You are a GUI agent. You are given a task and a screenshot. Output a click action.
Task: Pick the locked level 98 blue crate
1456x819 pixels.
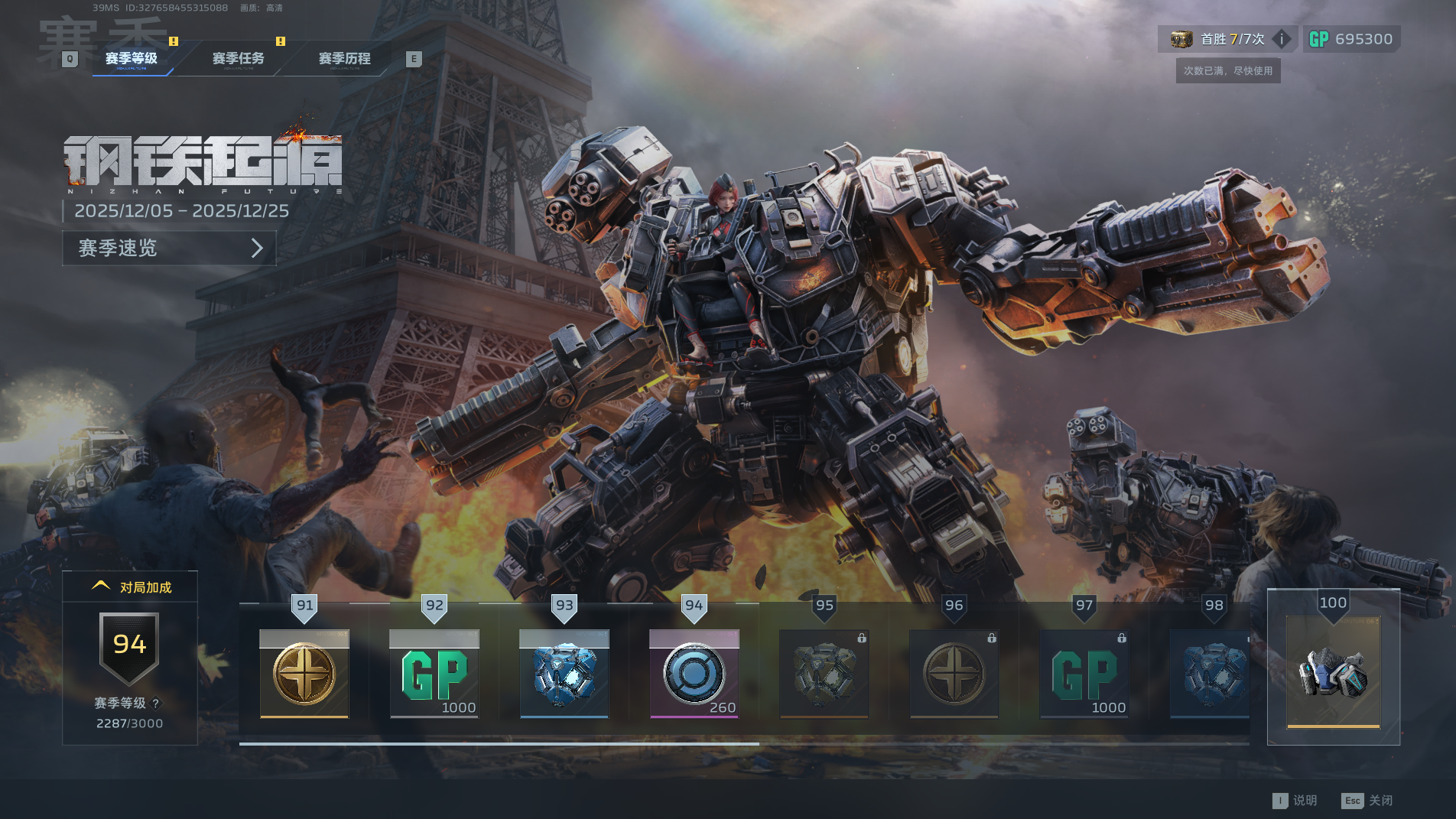pyautogui.click(x=1210, y=674)
